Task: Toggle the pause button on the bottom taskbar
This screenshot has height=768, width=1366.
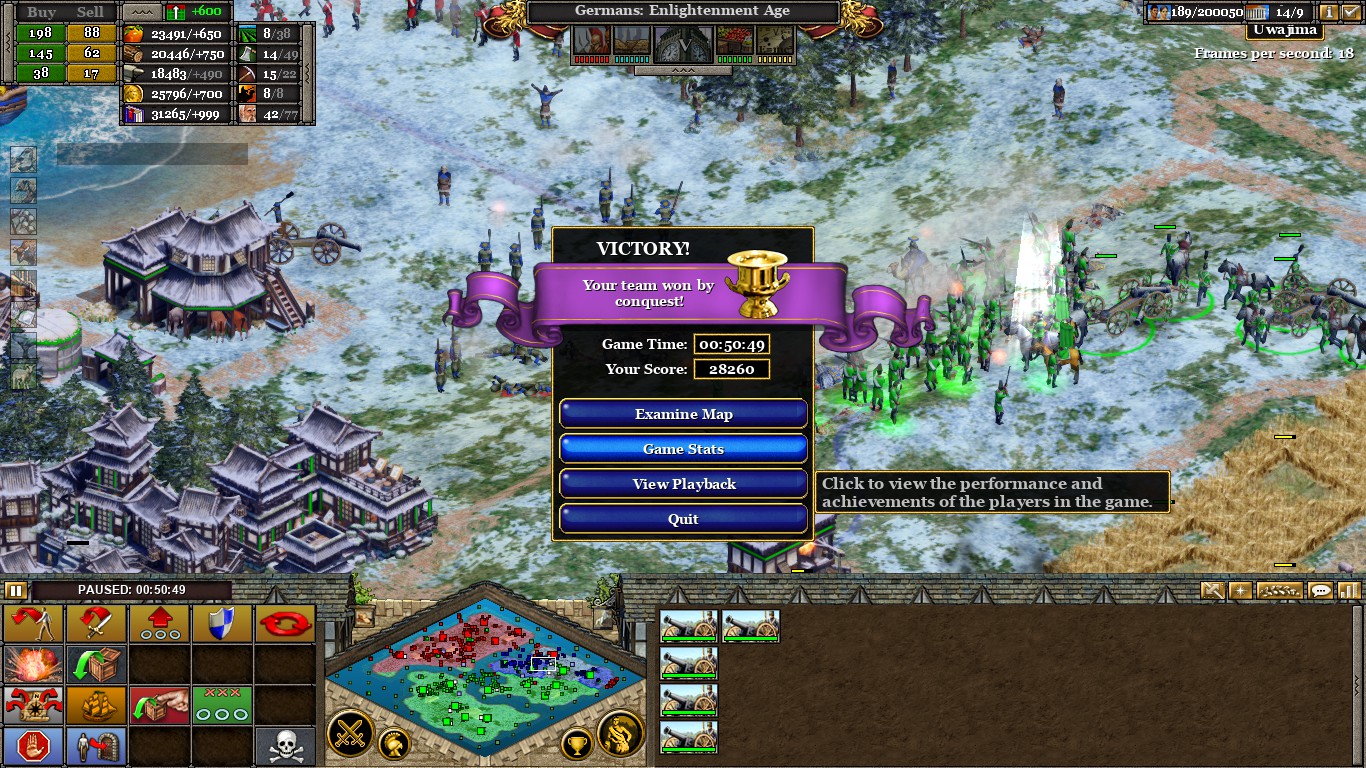Action: pos(14,591)
